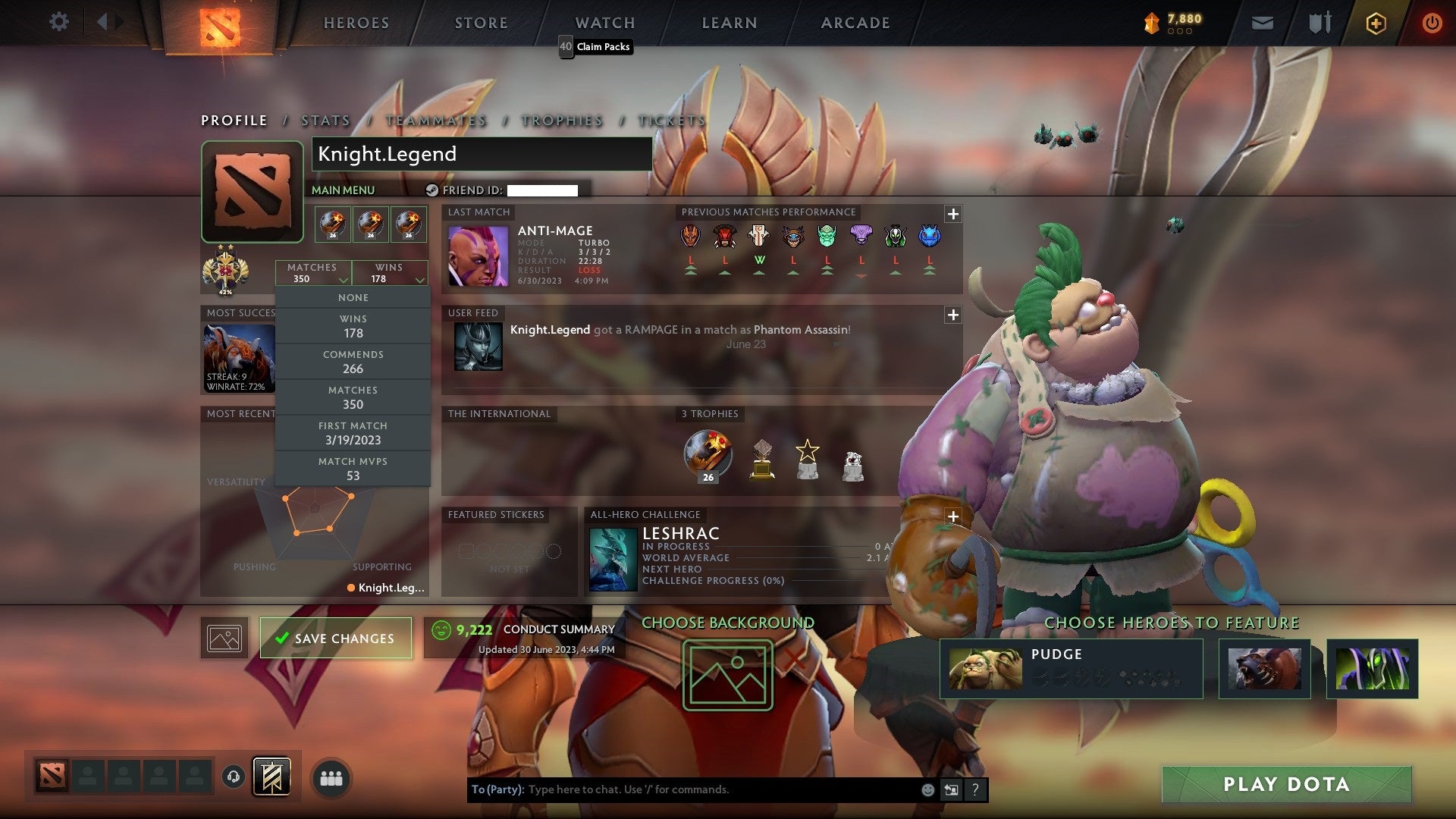
Task: Go to the Heroes menu
Action: [x=356, y=23]
